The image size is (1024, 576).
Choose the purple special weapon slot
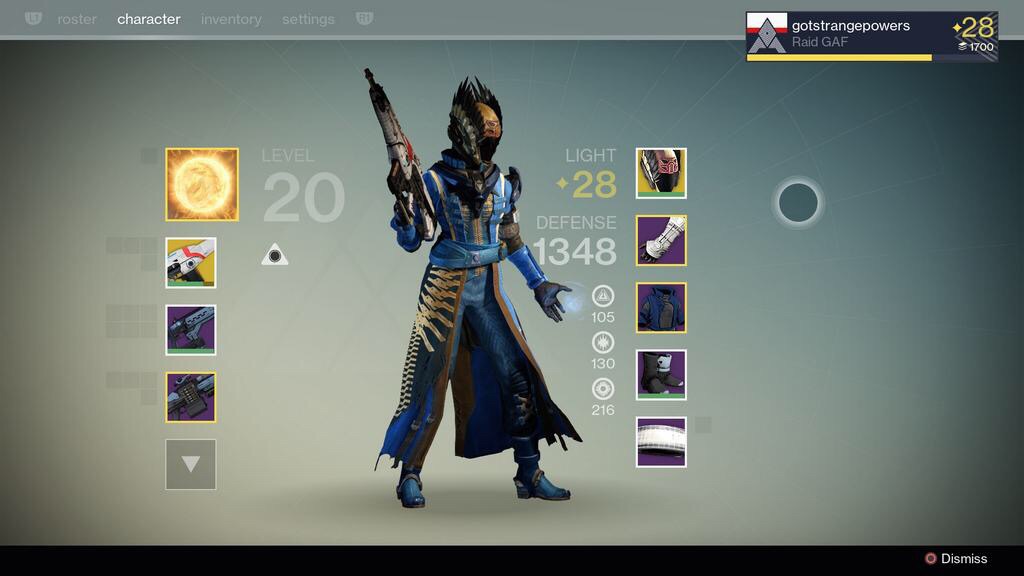[191, 330]
